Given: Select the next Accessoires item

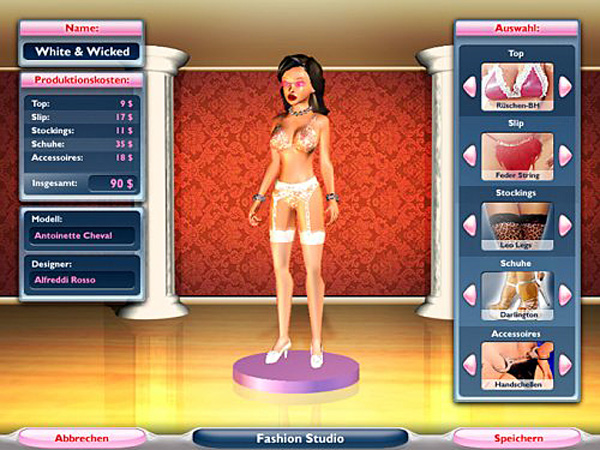Looking at the screenshot, I should click(565, 365).
